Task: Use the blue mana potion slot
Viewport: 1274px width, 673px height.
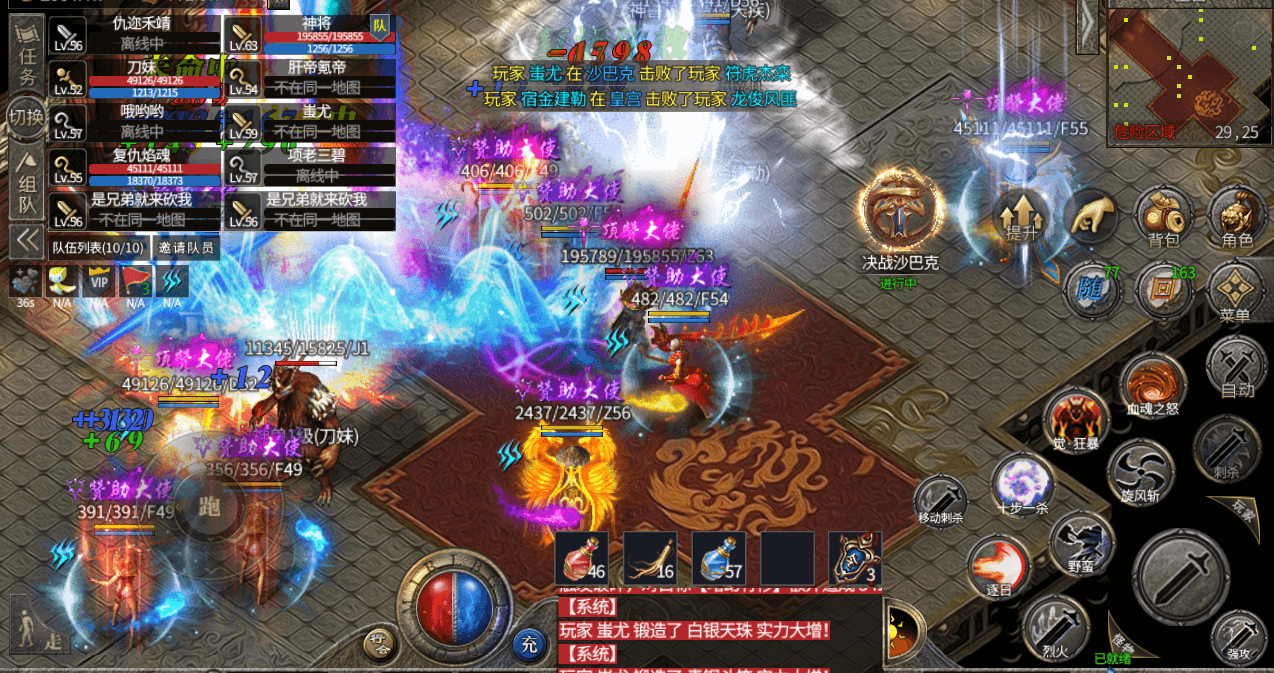Action: [x=719, y=558]
